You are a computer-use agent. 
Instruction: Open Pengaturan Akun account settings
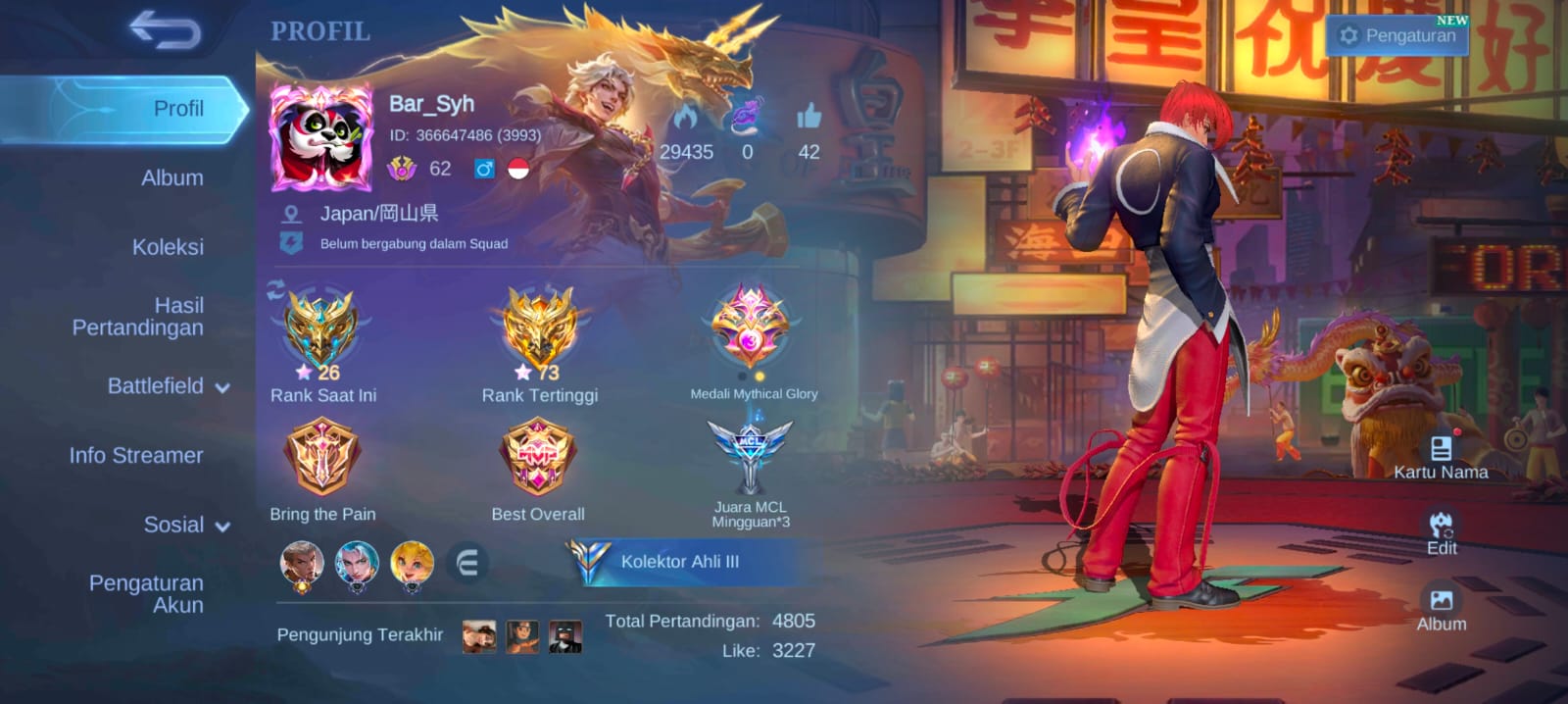coord(146,594)
